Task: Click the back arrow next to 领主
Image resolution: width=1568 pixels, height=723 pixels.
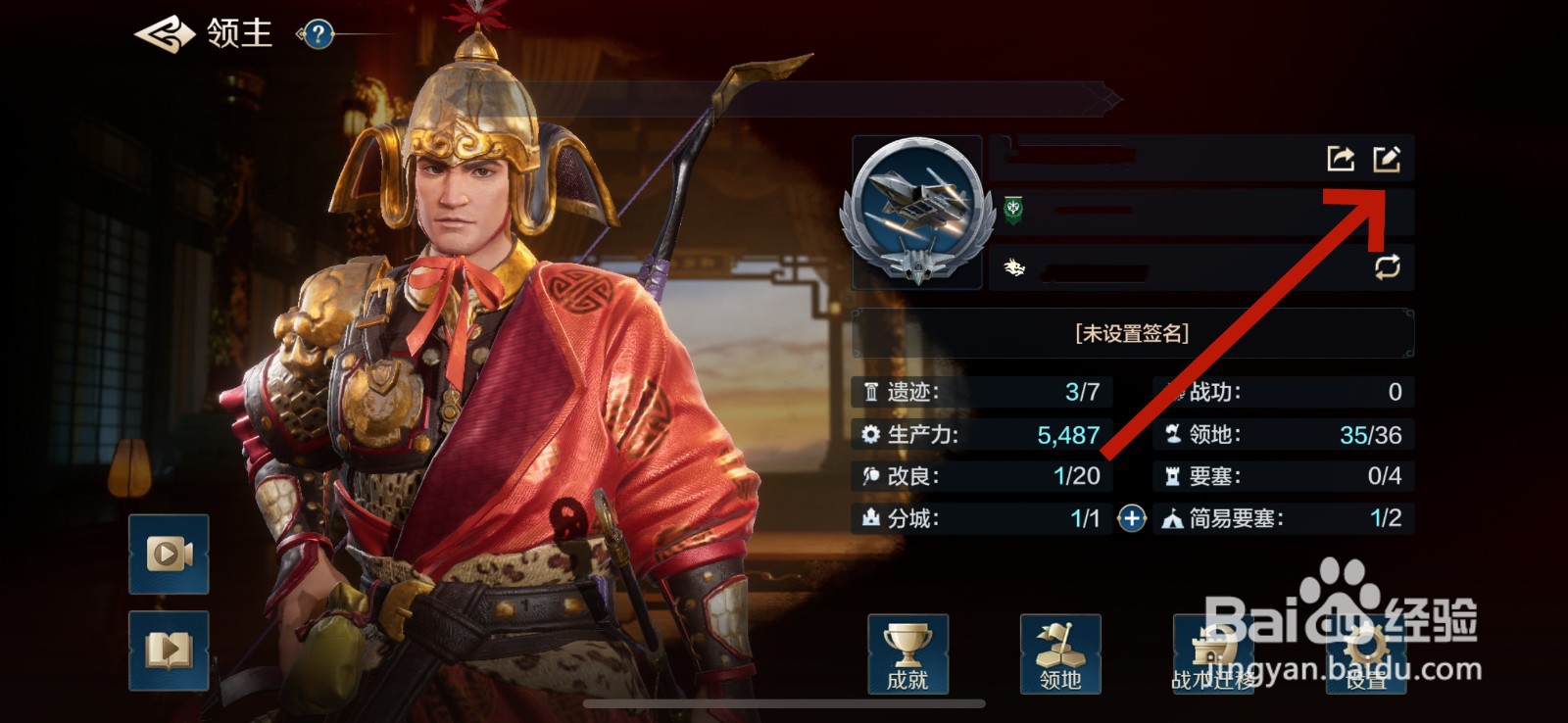Action: (x=163, y=36)
